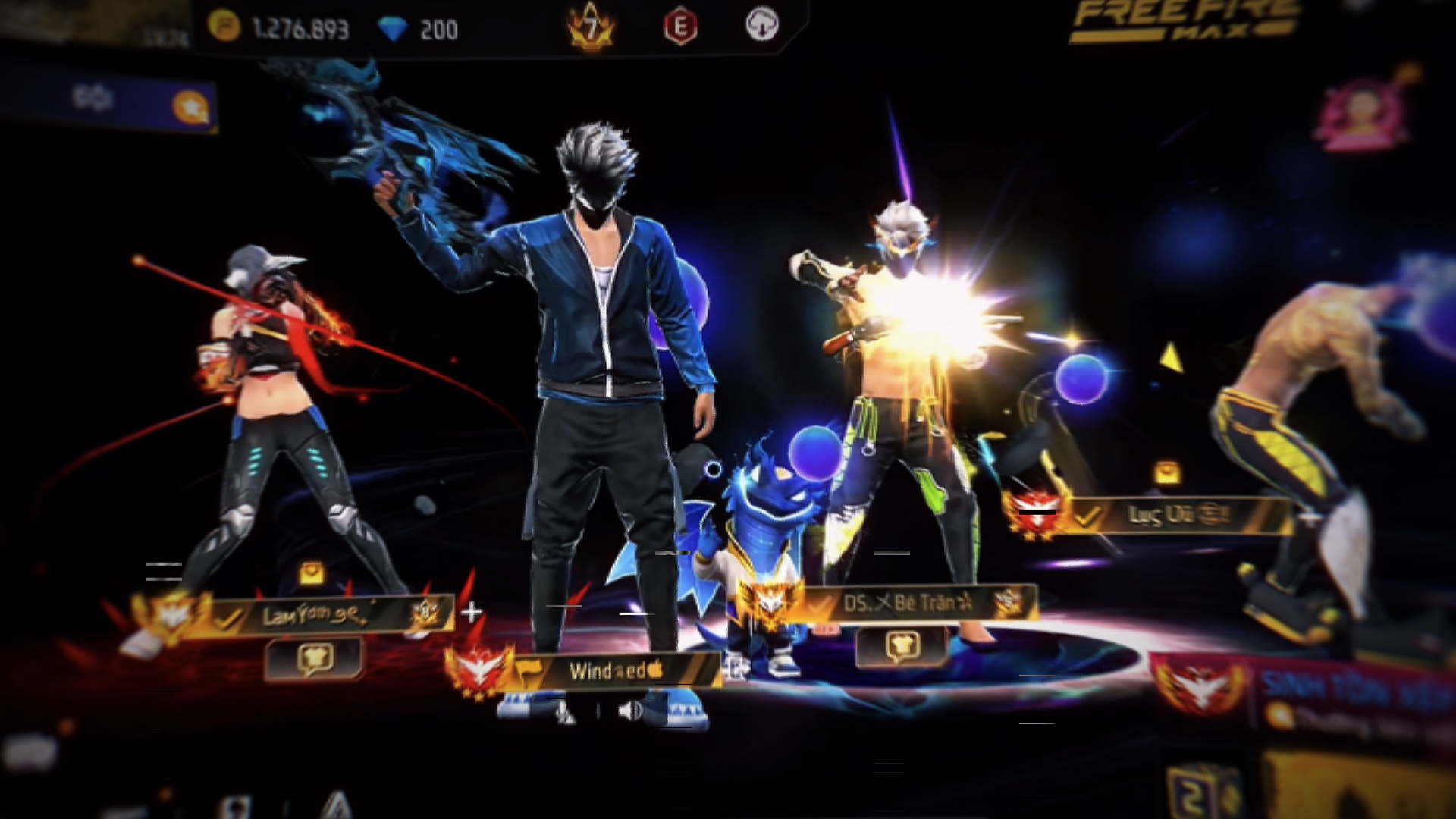Select the red hexagon E icon
Image resolution: width=1456 pixels, height=819 pixels.
click(x=680, y=27)
